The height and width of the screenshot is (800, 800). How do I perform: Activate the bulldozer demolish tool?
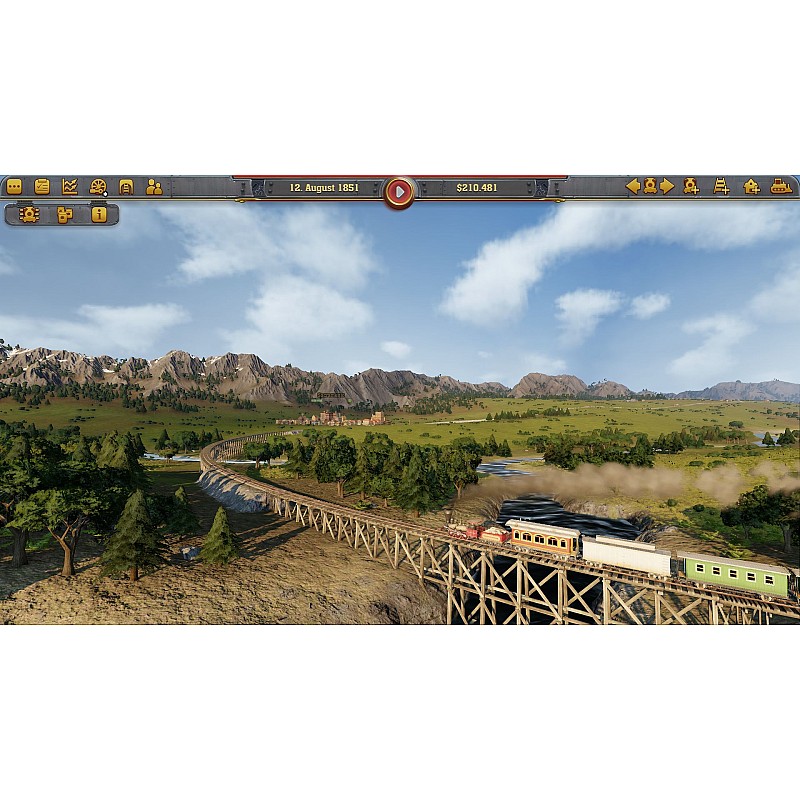[x=781, y=186]
